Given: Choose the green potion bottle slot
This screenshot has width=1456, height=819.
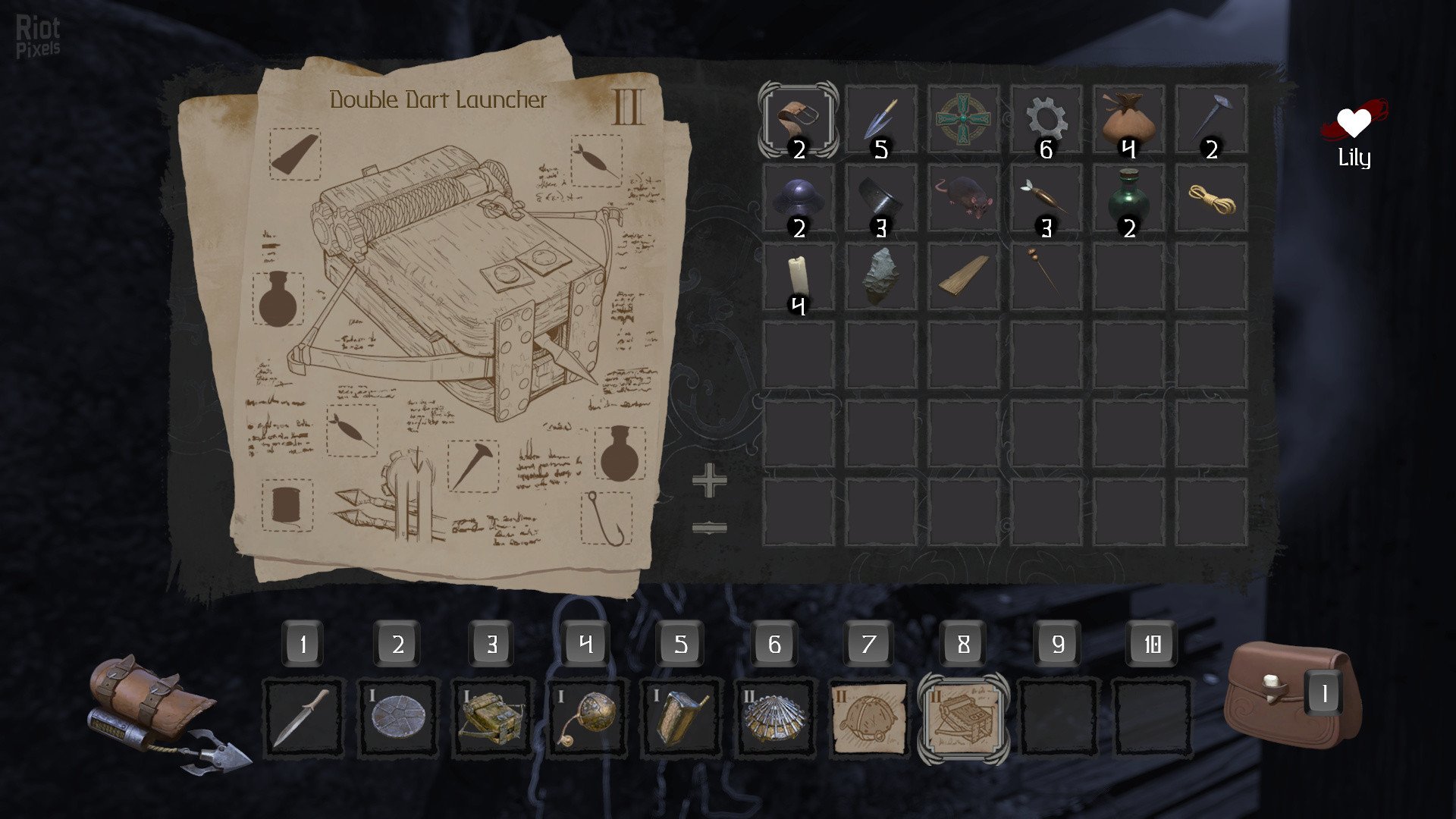Looking at the screenshot, I should click(x=1128, y=199).
